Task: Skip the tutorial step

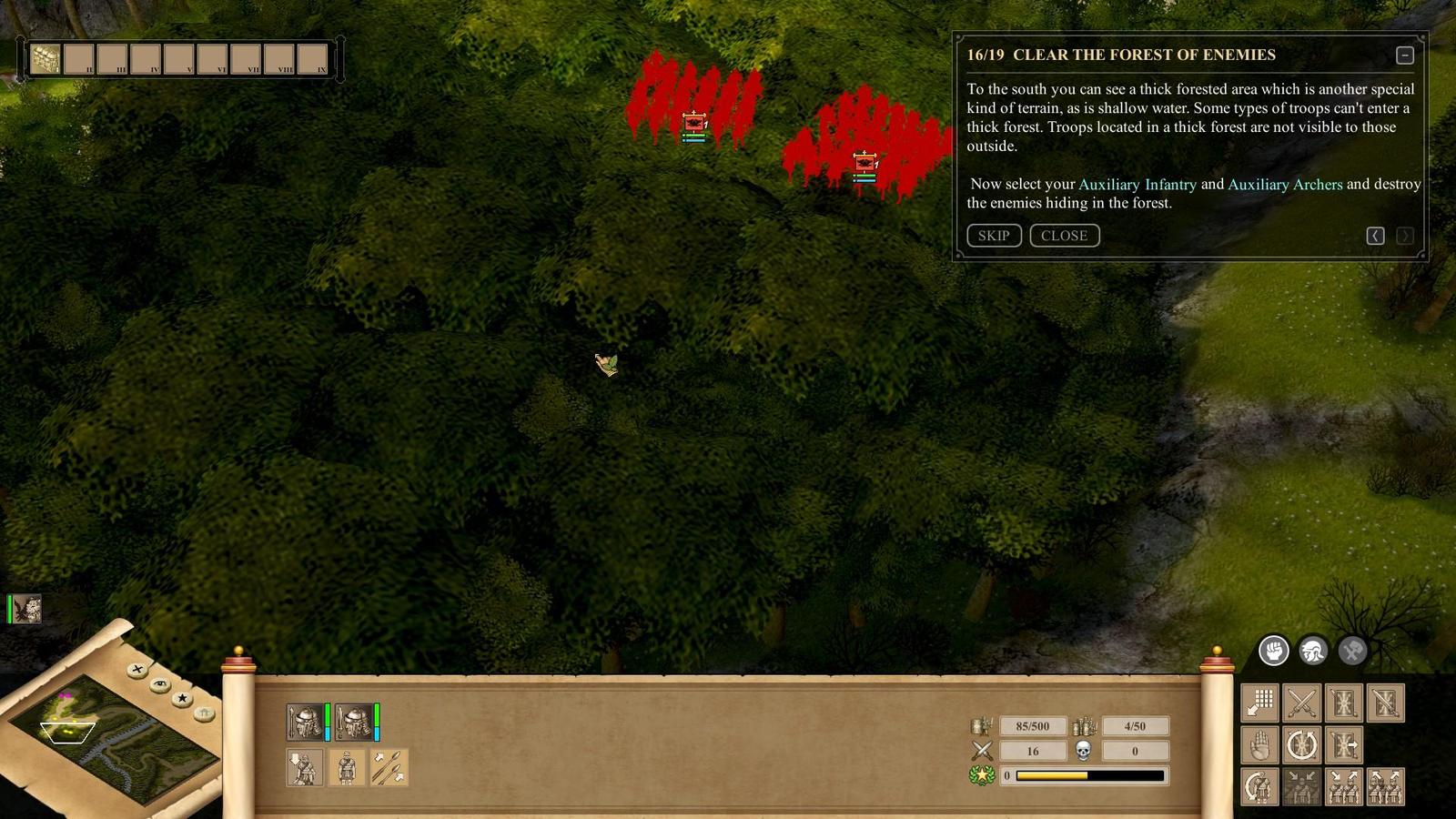Action: pyautogui.click(x=994, y=236)
